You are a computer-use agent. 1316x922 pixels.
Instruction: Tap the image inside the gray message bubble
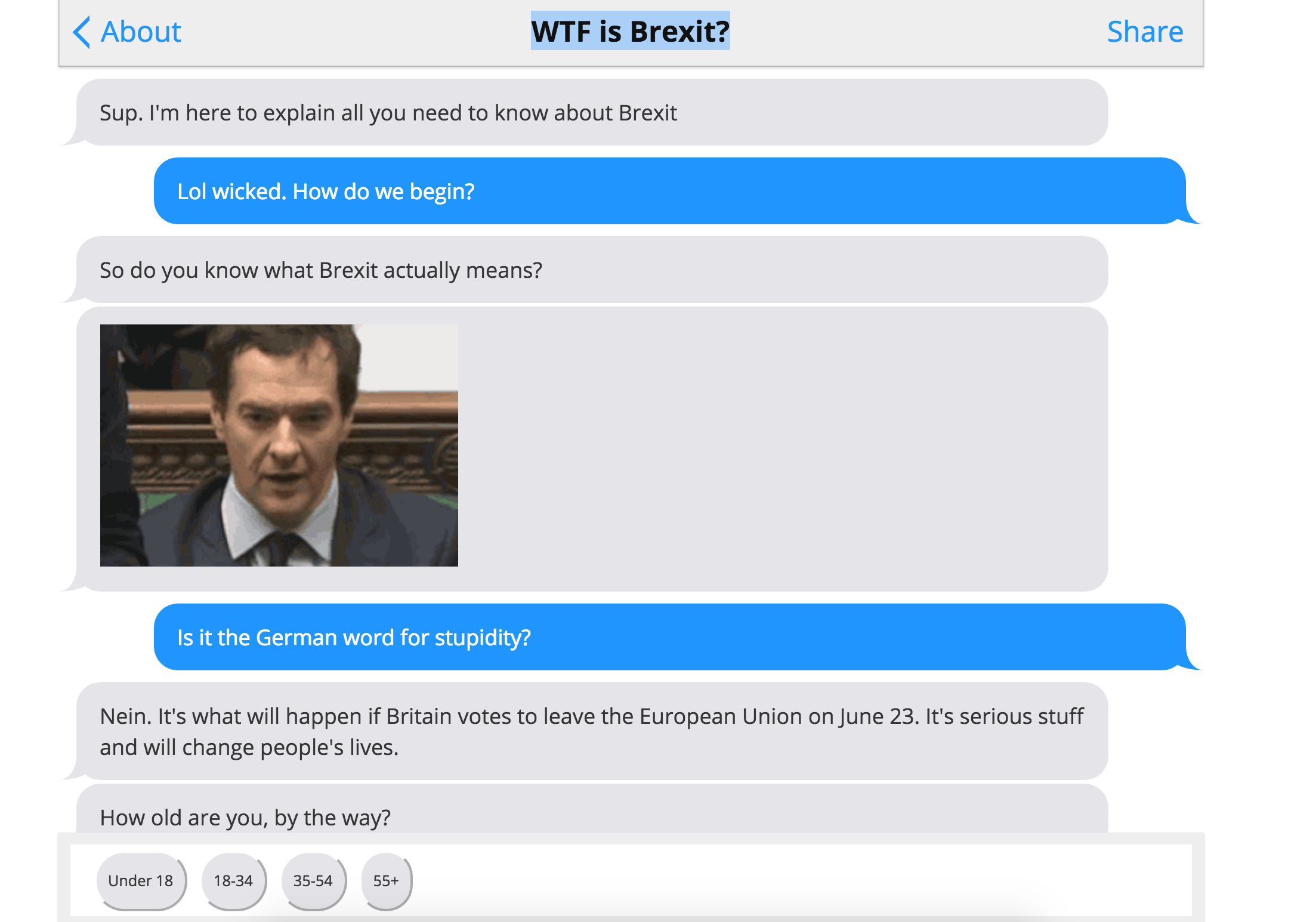pos(279,450)
